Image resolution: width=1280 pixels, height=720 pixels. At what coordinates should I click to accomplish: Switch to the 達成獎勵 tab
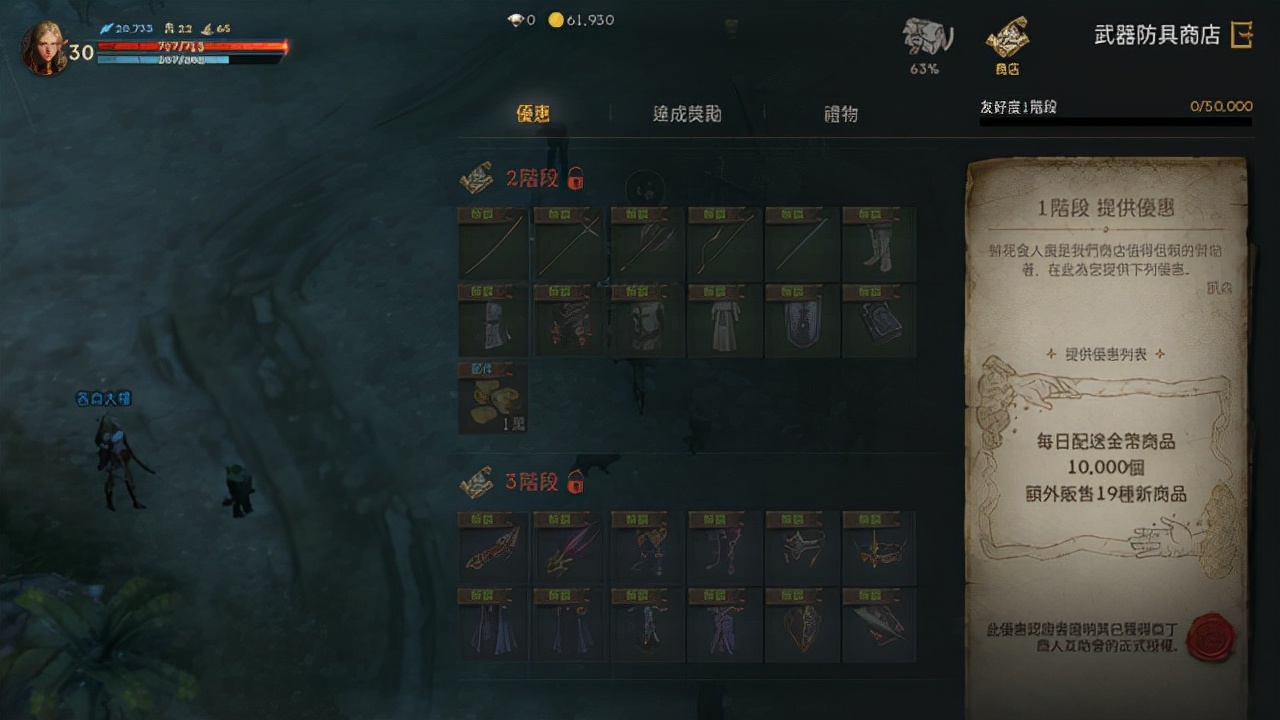coord(685,114)
